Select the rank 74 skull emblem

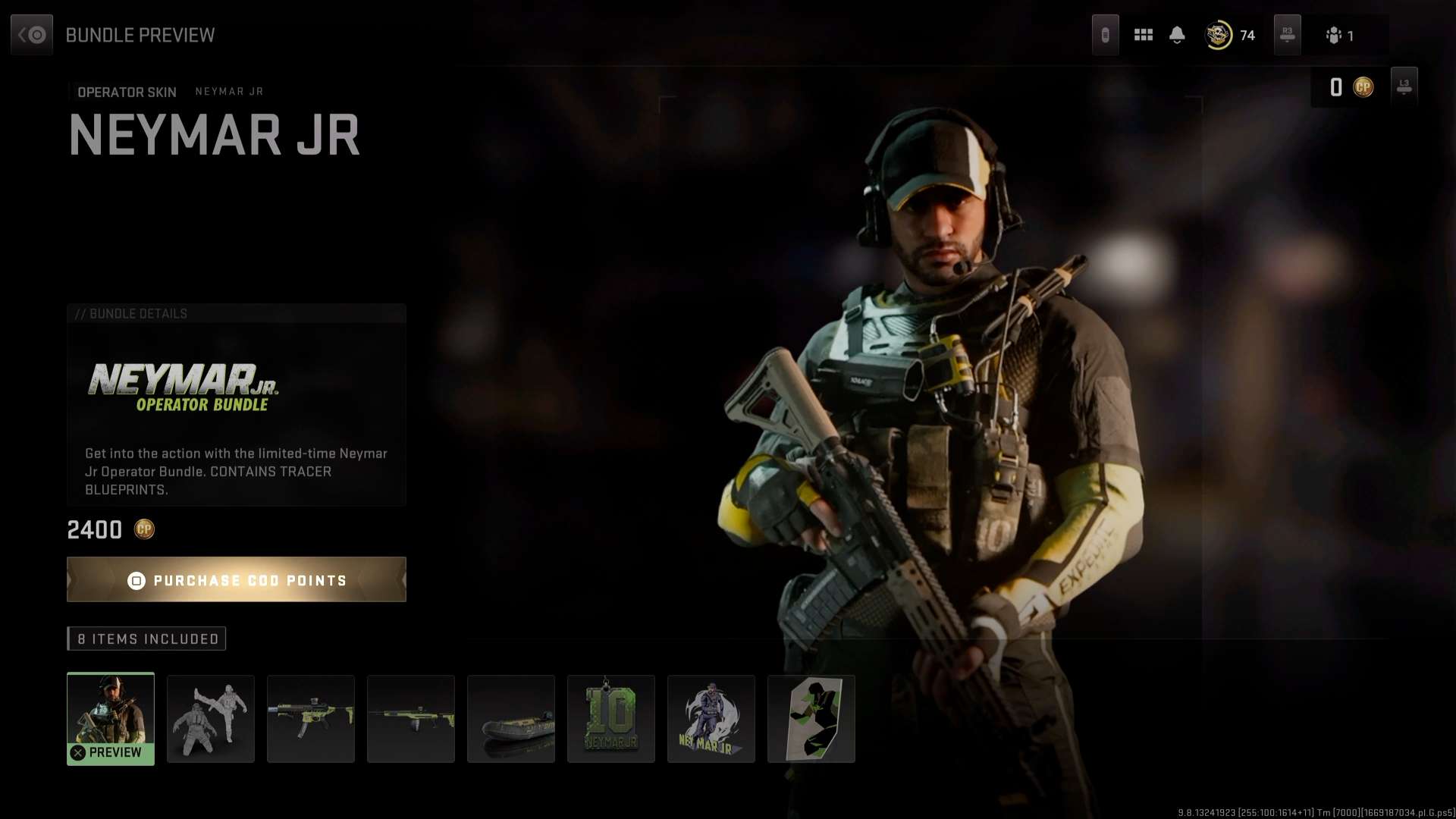pos(1219,35)
